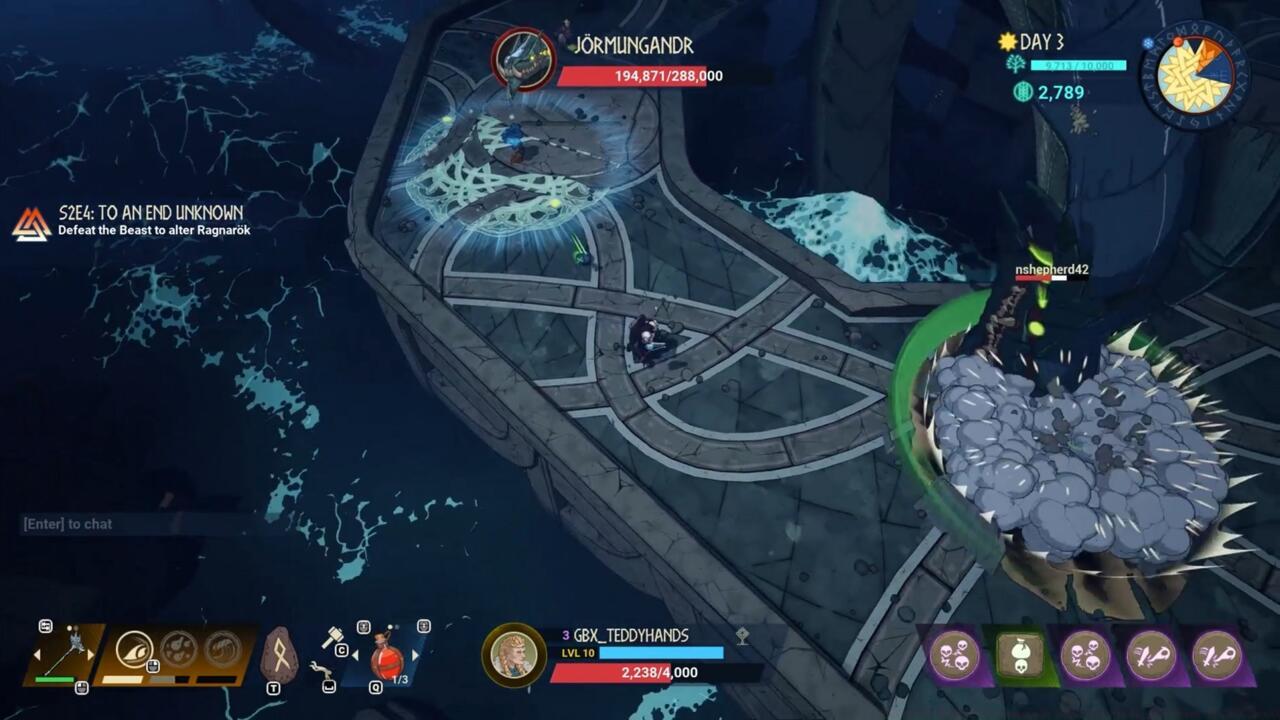The width and height of the screenshot is (1280, 720).
Task: Select the first skulls debuff icon
Action: coord(953,655)
